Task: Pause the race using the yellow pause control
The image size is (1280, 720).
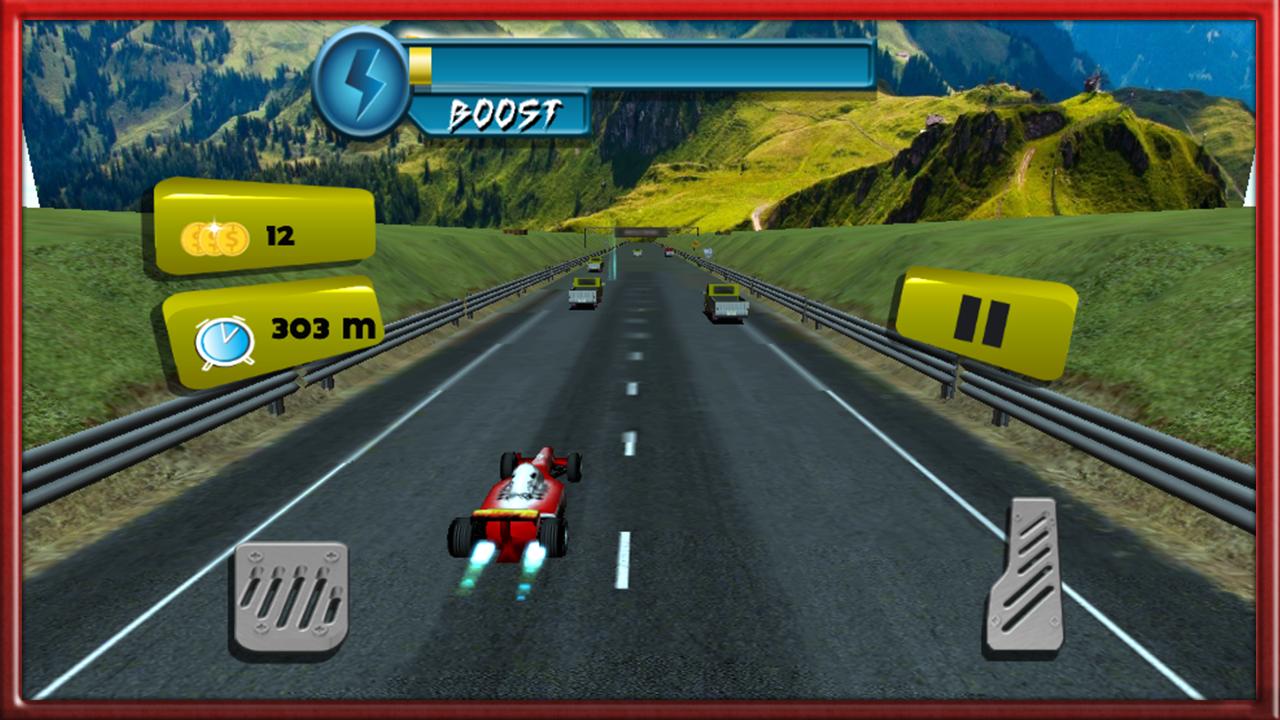Action: [985, 318]
